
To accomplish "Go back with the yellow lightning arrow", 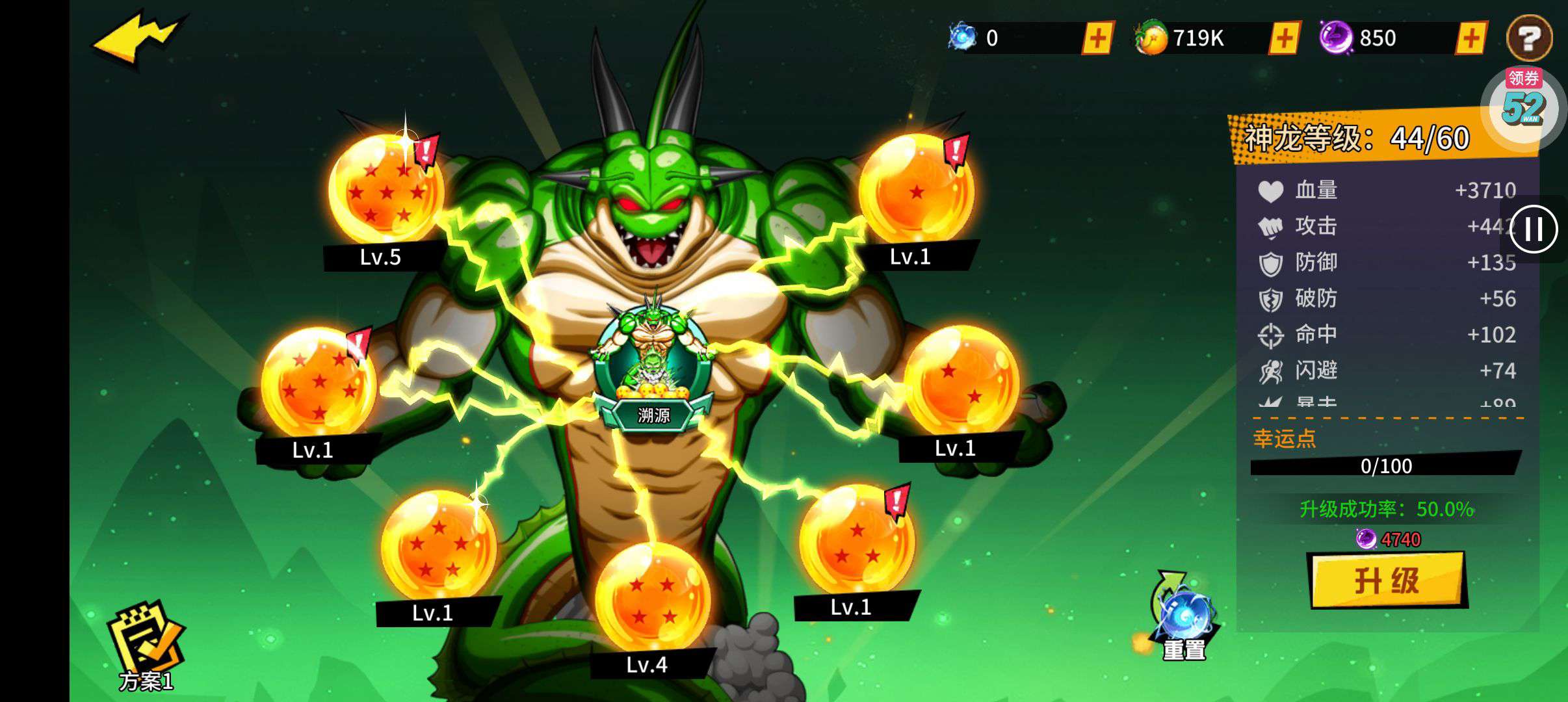I will pos(140,39).
